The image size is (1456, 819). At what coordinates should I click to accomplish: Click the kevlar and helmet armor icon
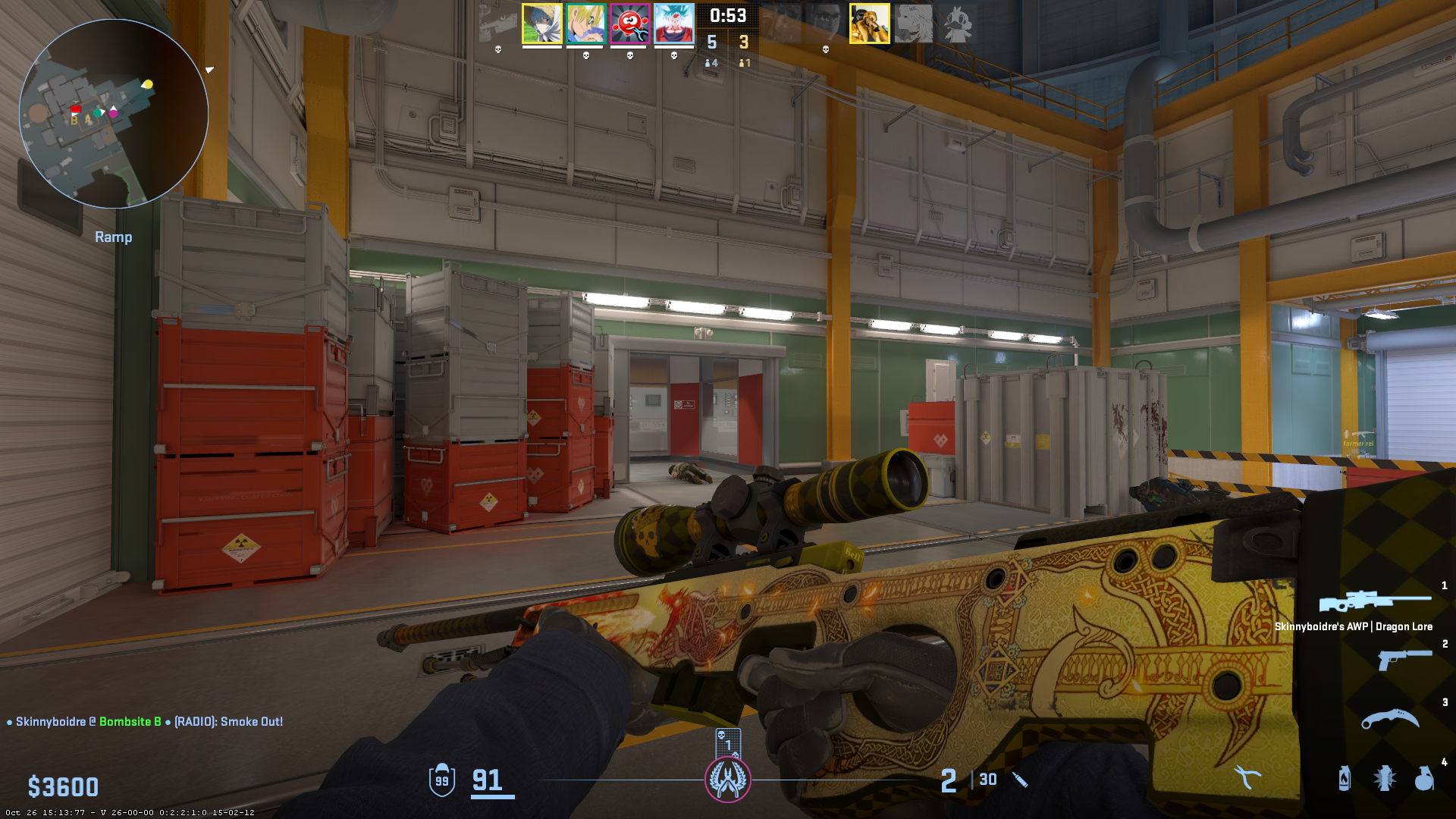(x=442, y=780)
